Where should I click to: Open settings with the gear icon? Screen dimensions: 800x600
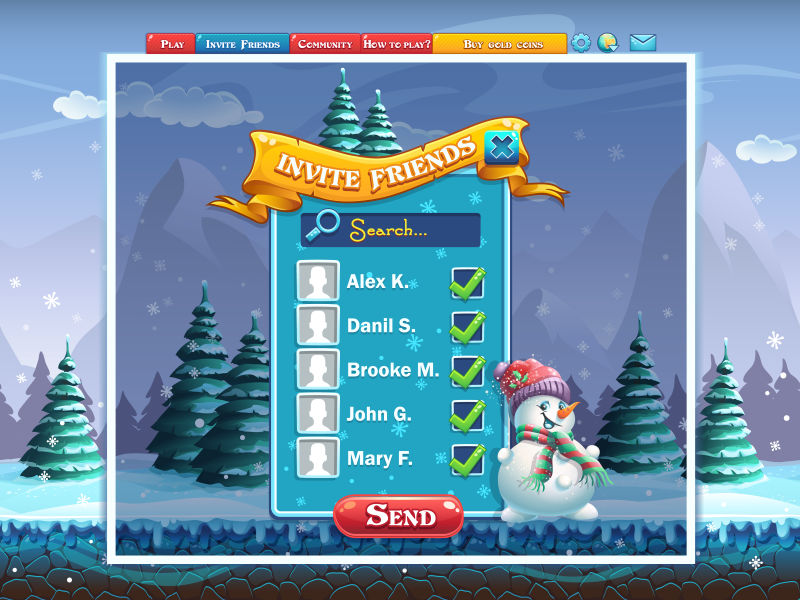581,43
